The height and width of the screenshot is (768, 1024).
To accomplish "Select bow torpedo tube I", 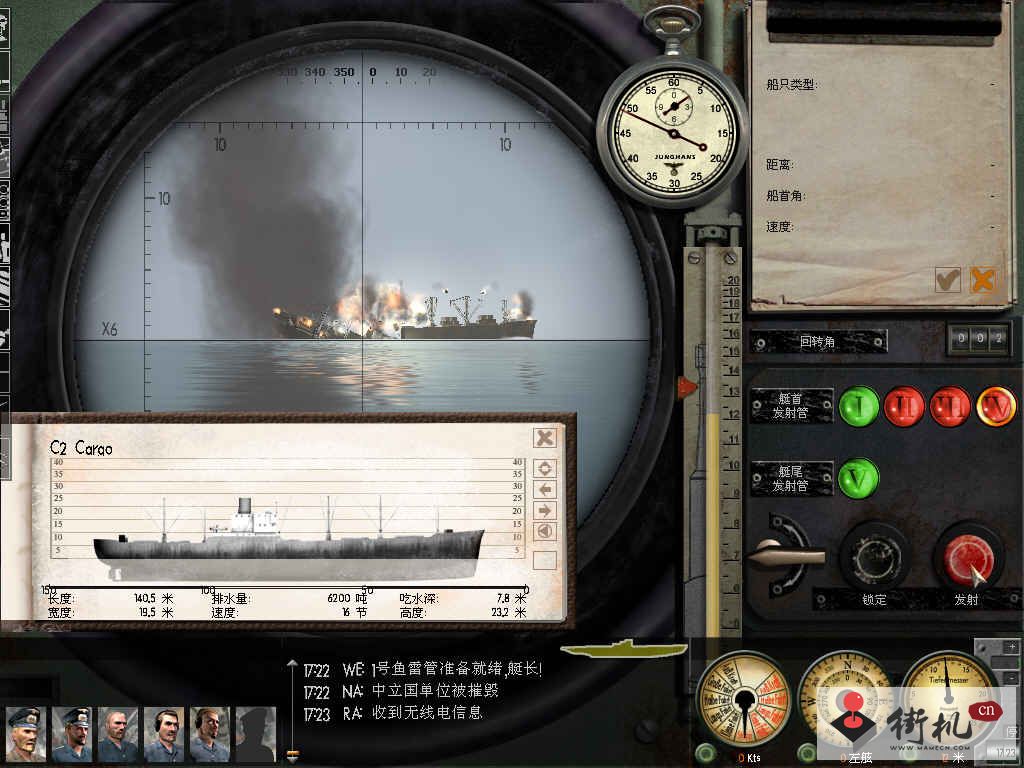I will pyautogui.click(x=858, y=407).
